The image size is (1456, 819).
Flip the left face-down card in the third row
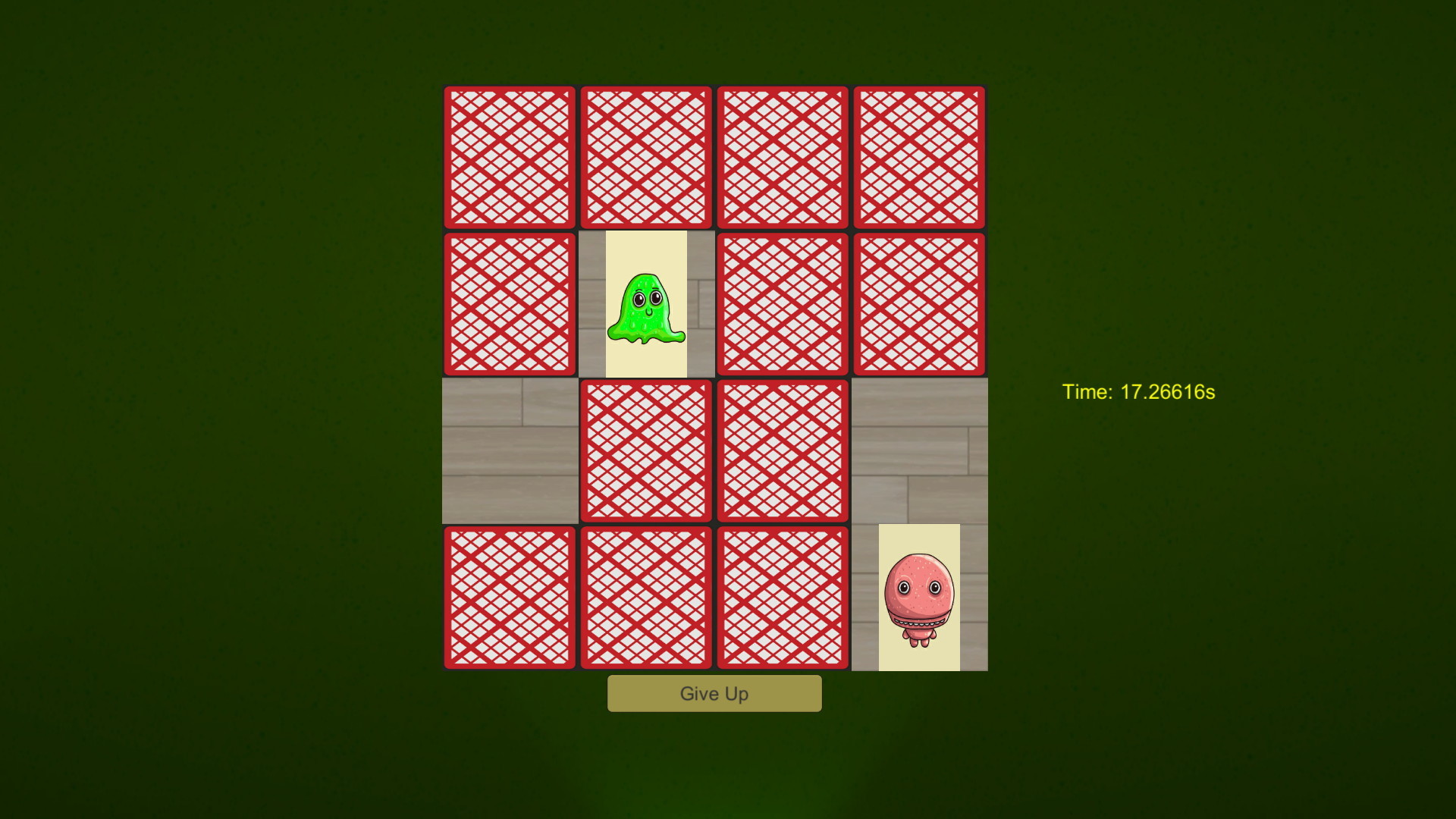tap(646, 450)
